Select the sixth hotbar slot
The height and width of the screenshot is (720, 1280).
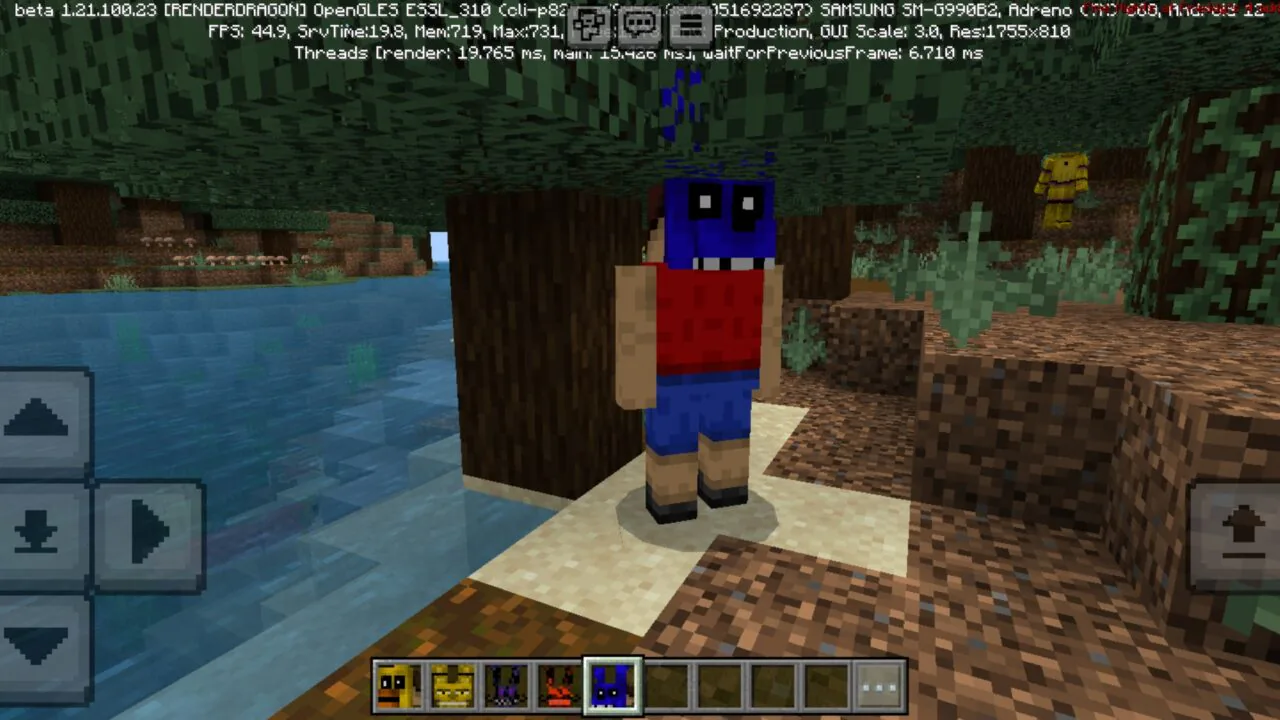(666, 684)
